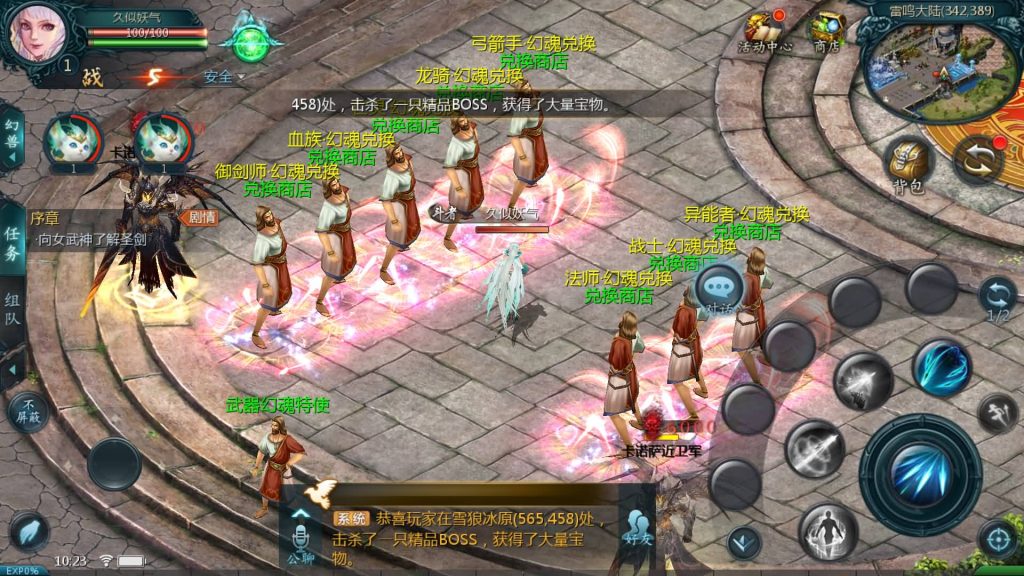Open the 背包 backpack inventory
The height and width of the screenshot is (576, 1024).
coord(907,165)
